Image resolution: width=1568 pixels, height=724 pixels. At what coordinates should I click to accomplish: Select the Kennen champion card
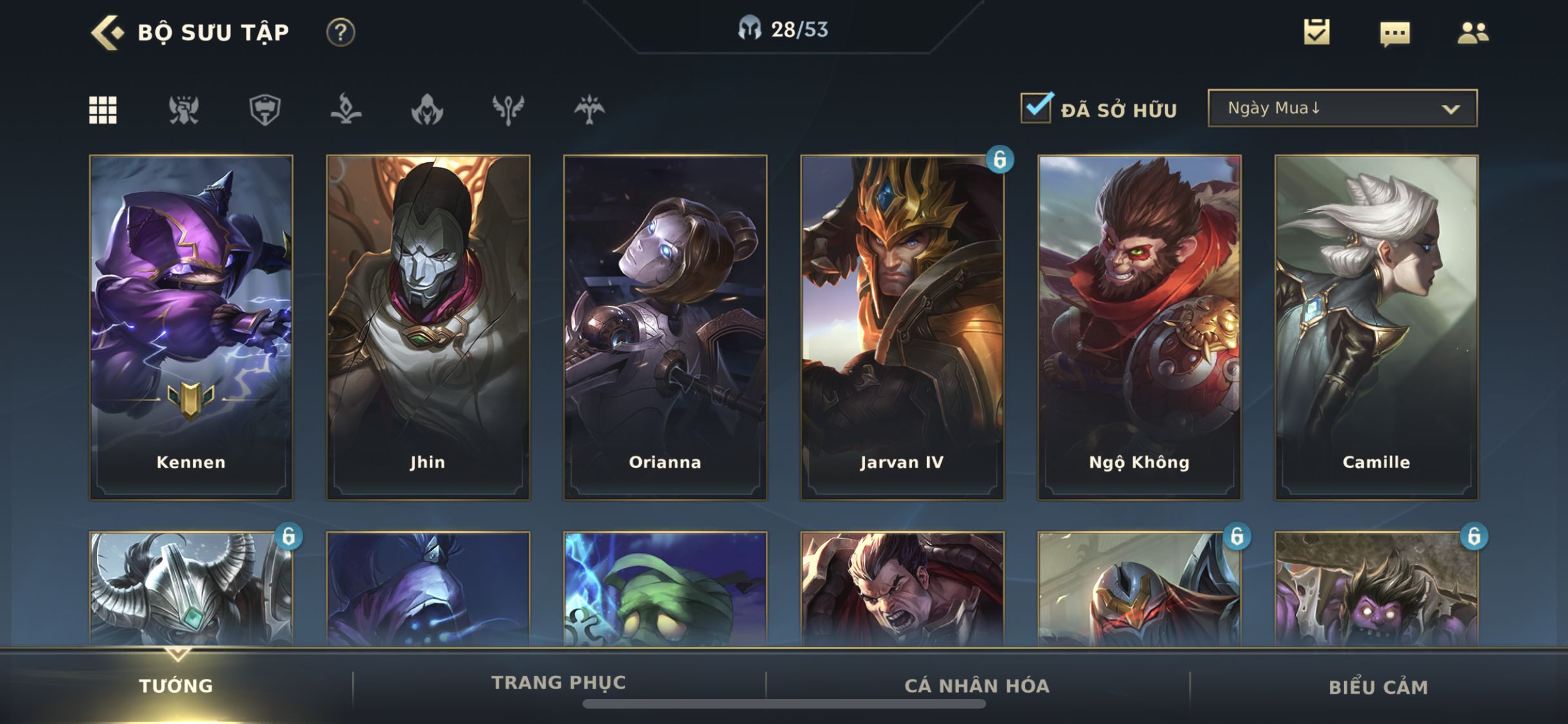(x=191, y=327)
